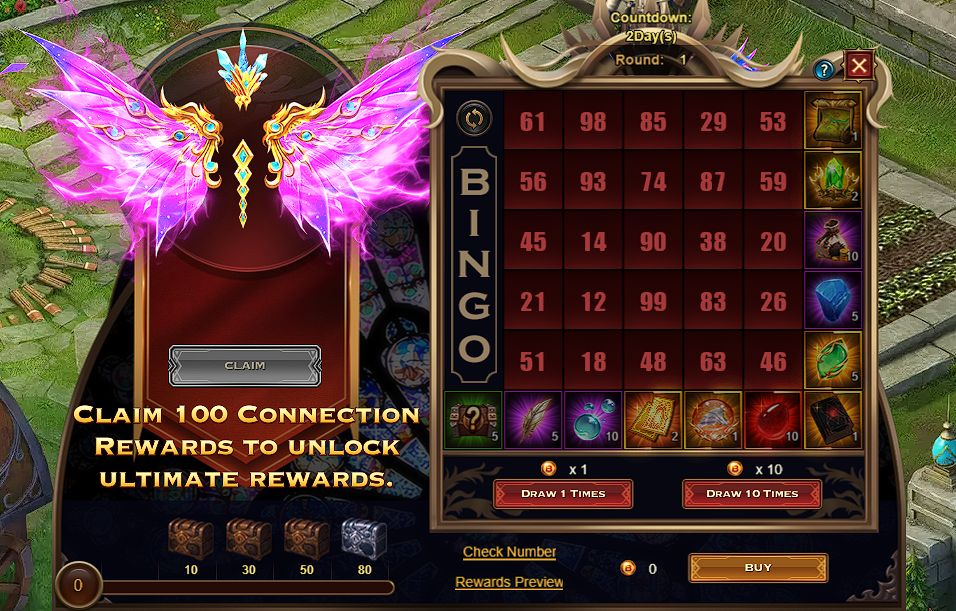Select bingo tile number 61
Viewport: 956px width, 611px height.
point(533,122)
